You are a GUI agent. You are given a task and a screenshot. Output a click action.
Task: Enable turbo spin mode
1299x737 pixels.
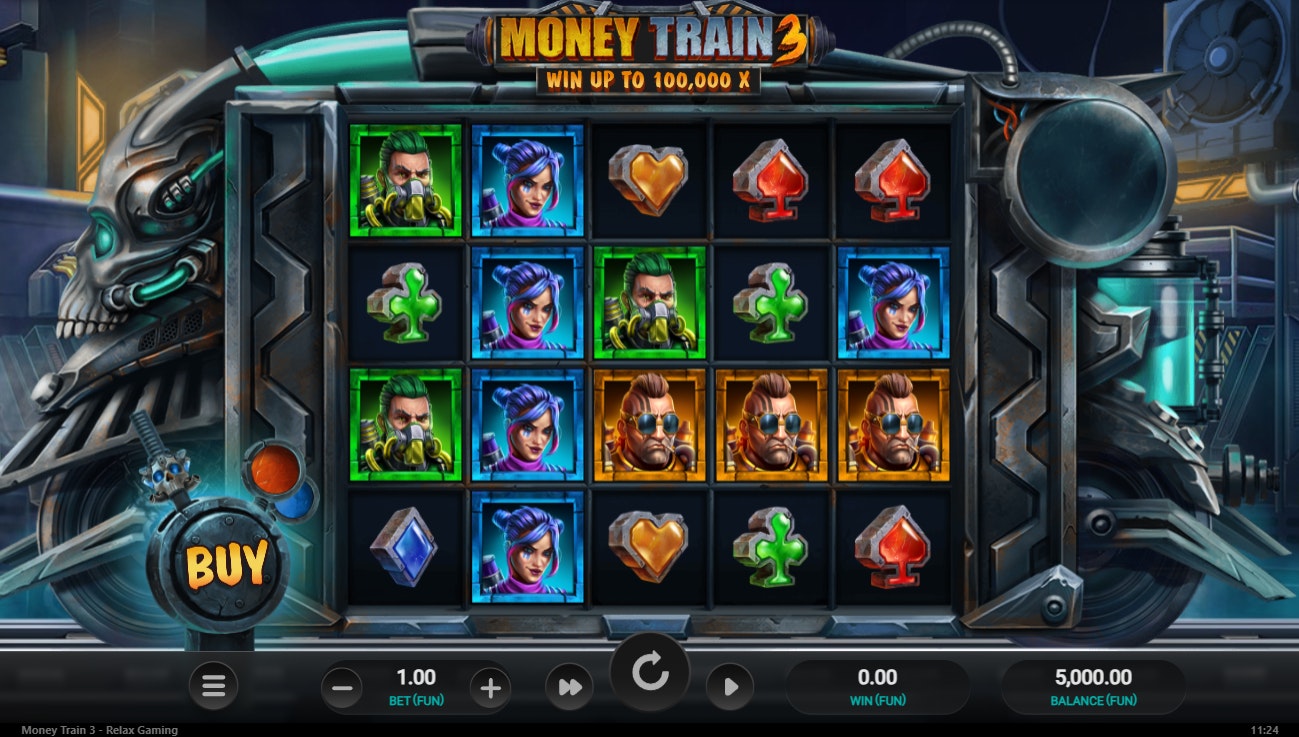point(568,687)
